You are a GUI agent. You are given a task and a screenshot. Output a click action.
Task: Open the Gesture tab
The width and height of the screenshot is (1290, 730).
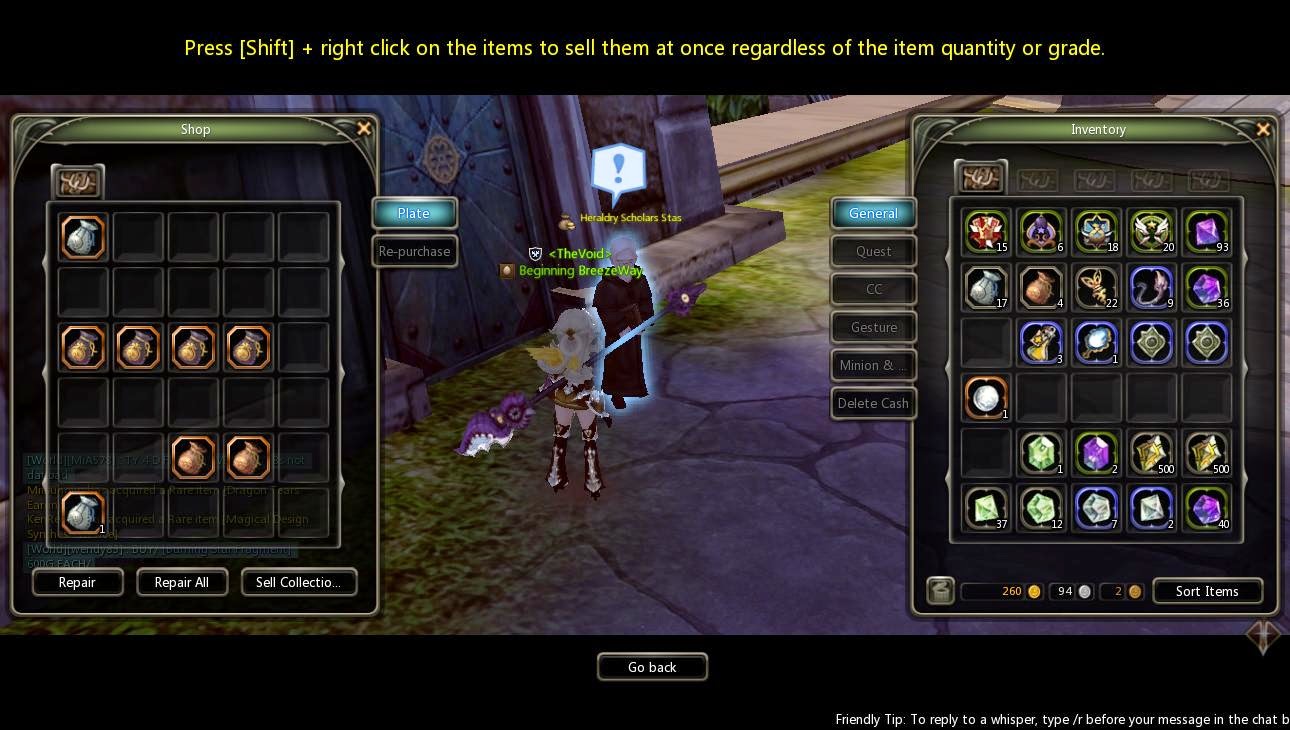pyautogui.click(x=873, y=327)
